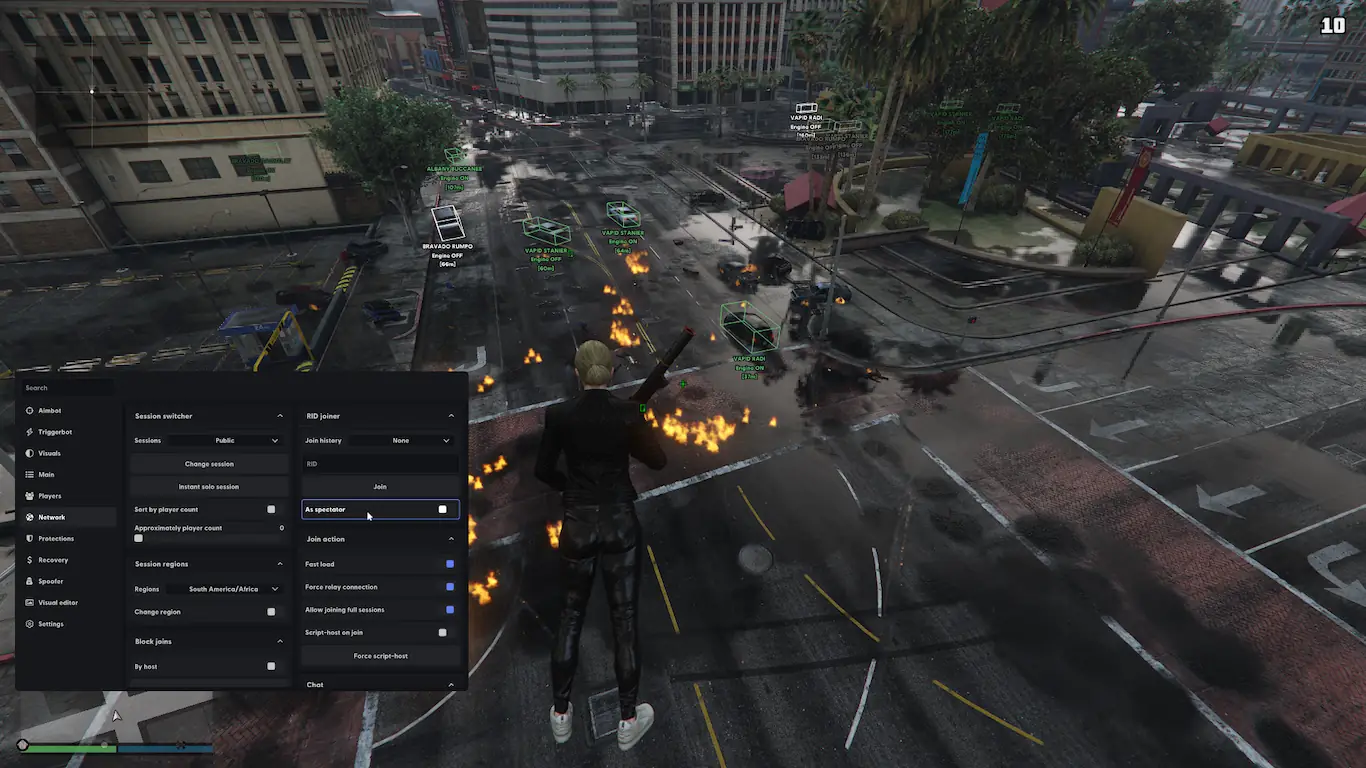
Task: Click the Change session button
Action: (209, 464)
